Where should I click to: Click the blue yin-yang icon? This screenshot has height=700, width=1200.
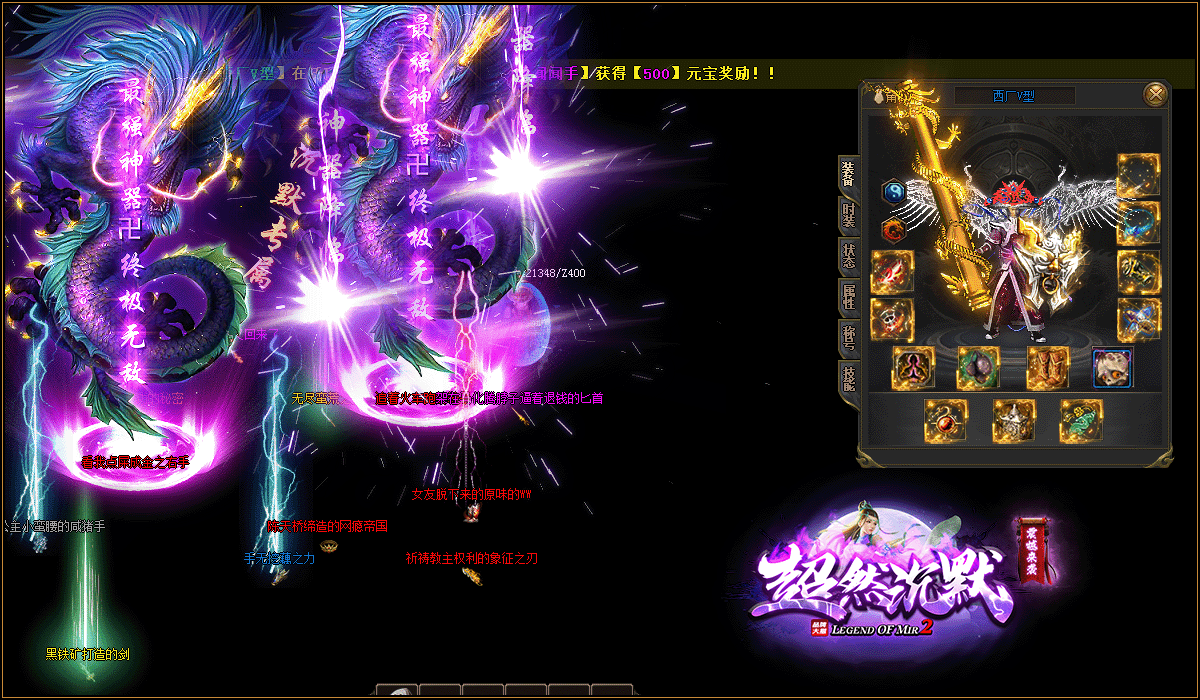tap(894, 191)
